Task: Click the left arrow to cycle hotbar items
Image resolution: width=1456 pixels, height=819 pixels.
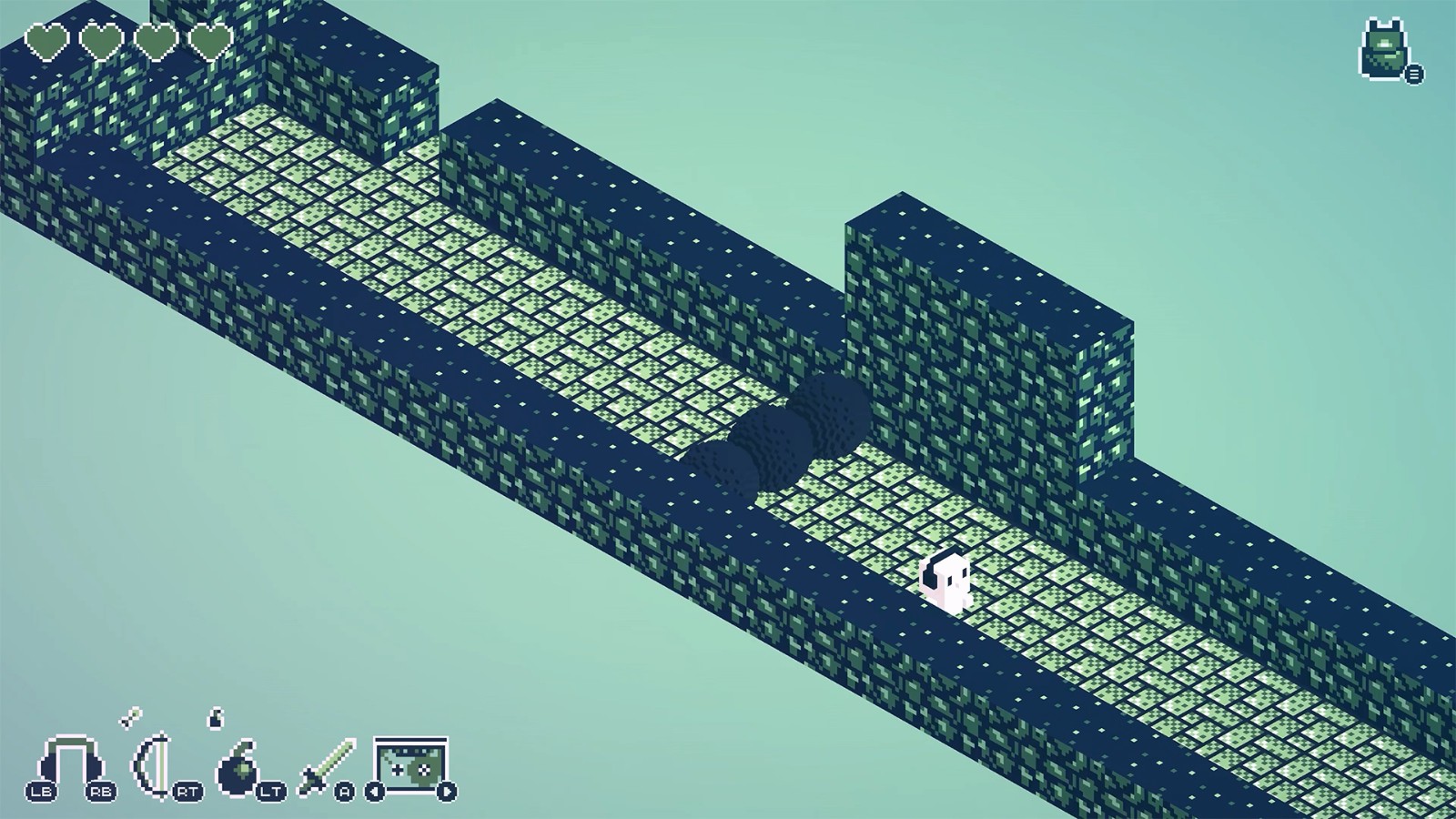Action: tap(374, 790)
